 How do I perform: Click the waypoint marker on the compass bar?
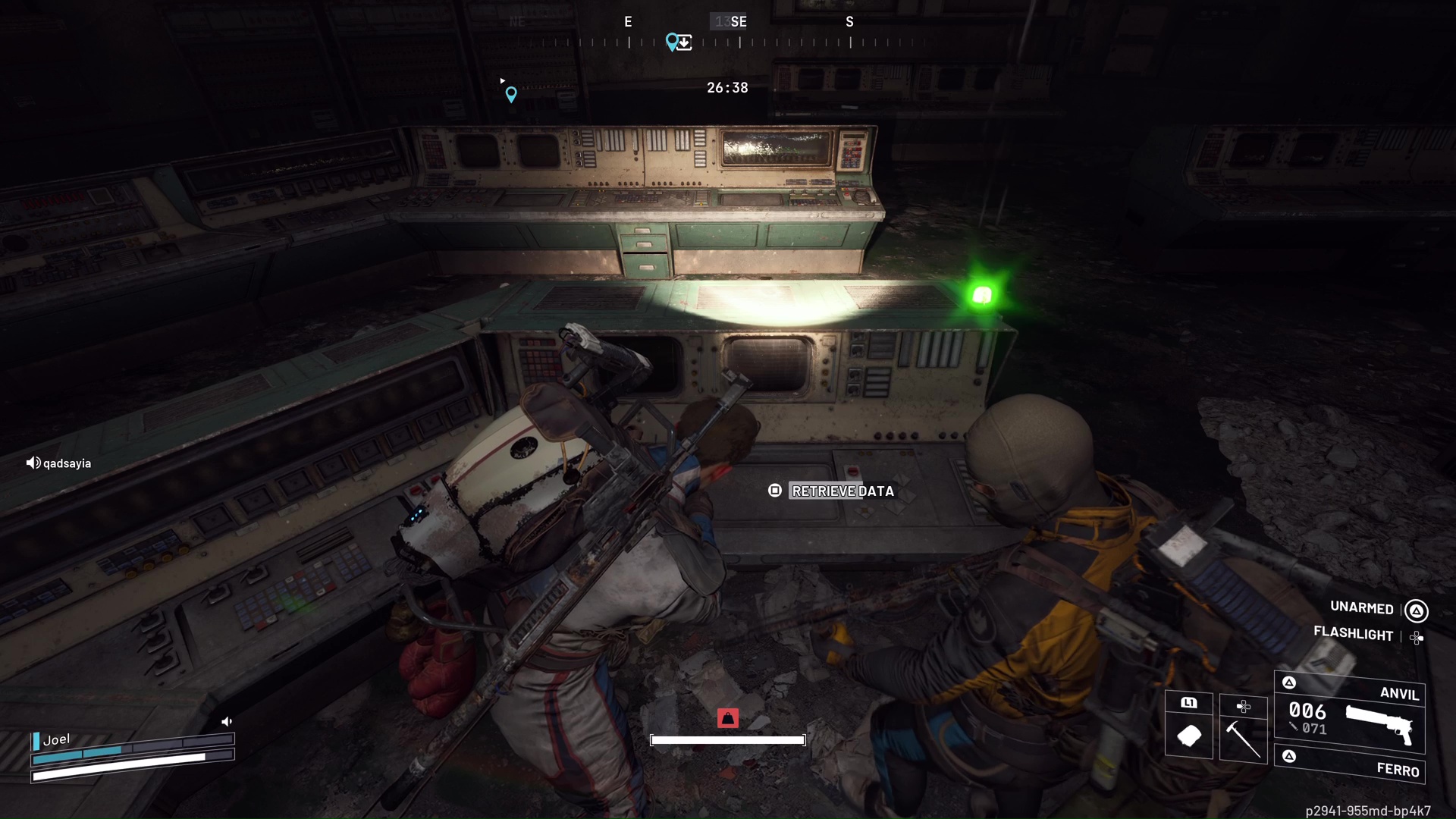click(x=673, y=41)
